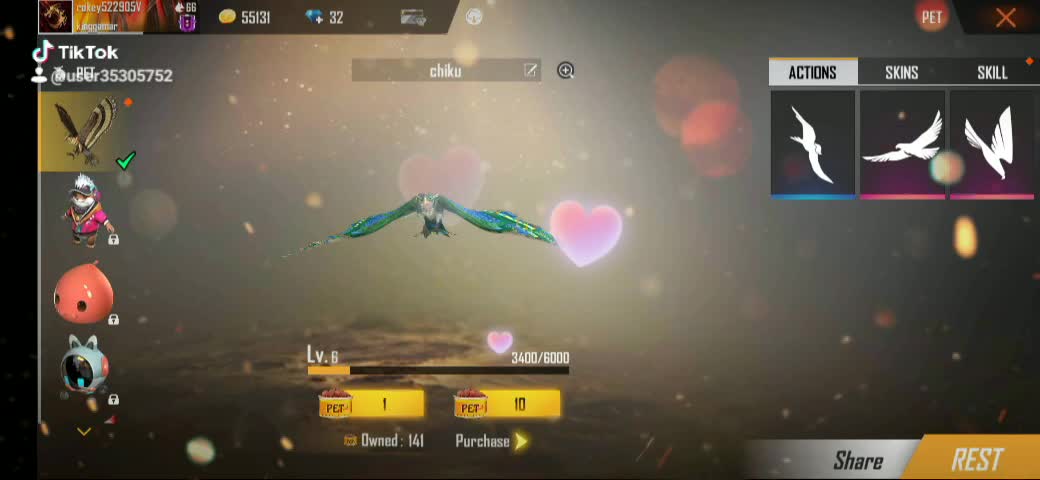Feed the pet 1 food
This screenshot has width=1040, height=480.
pos(371,404)
